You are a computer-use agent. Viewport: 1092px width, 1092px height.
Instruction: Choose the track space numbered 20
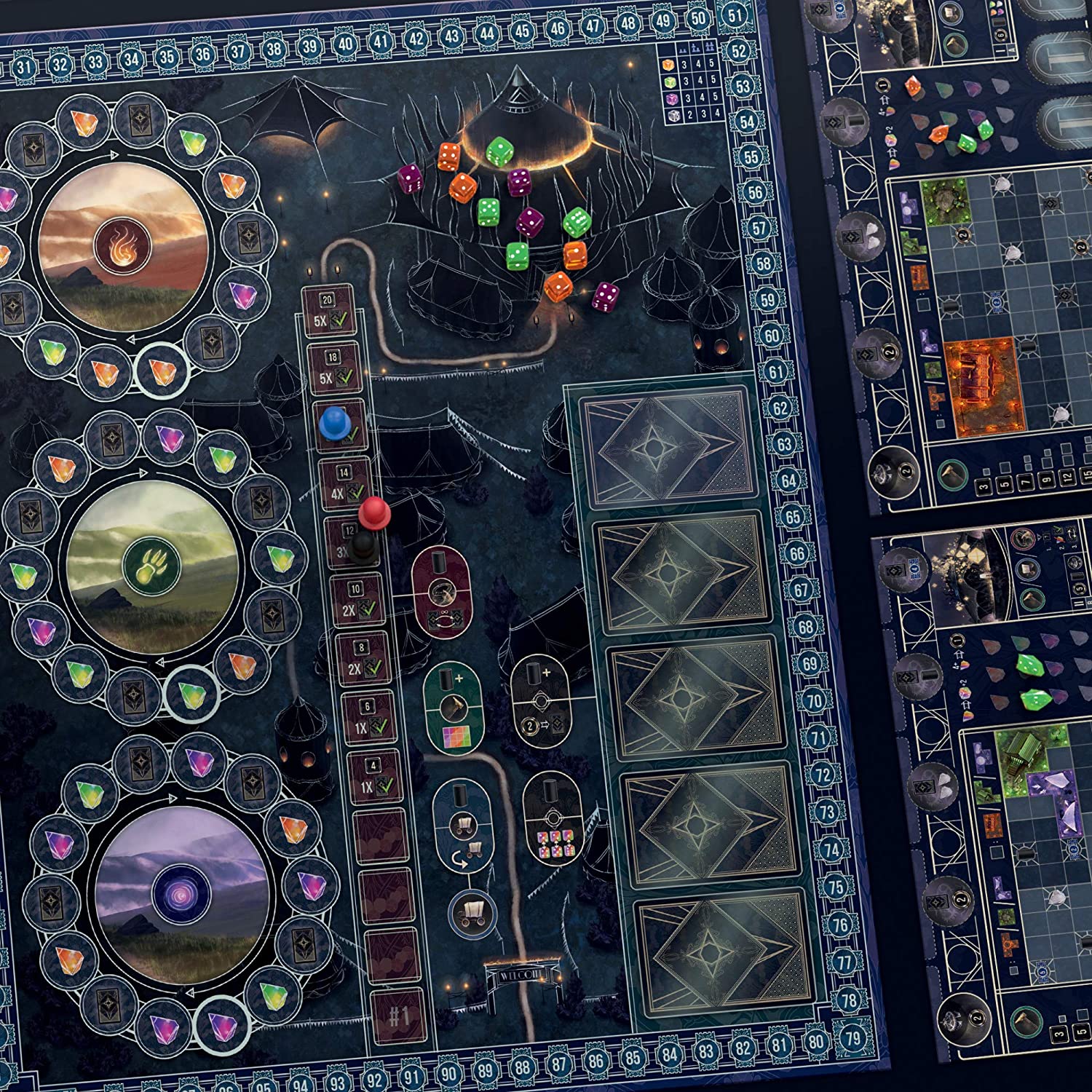point(328,312)
